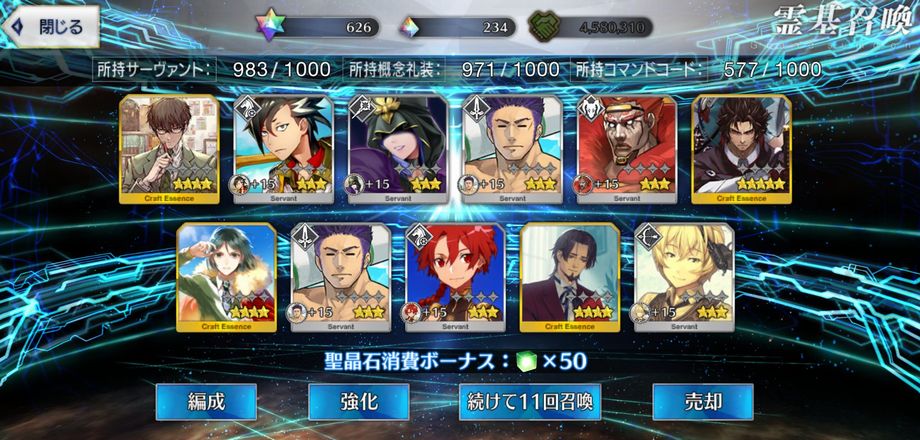
Task: Open the green-haired character Craft Essence card
Action: click(226, 273)
